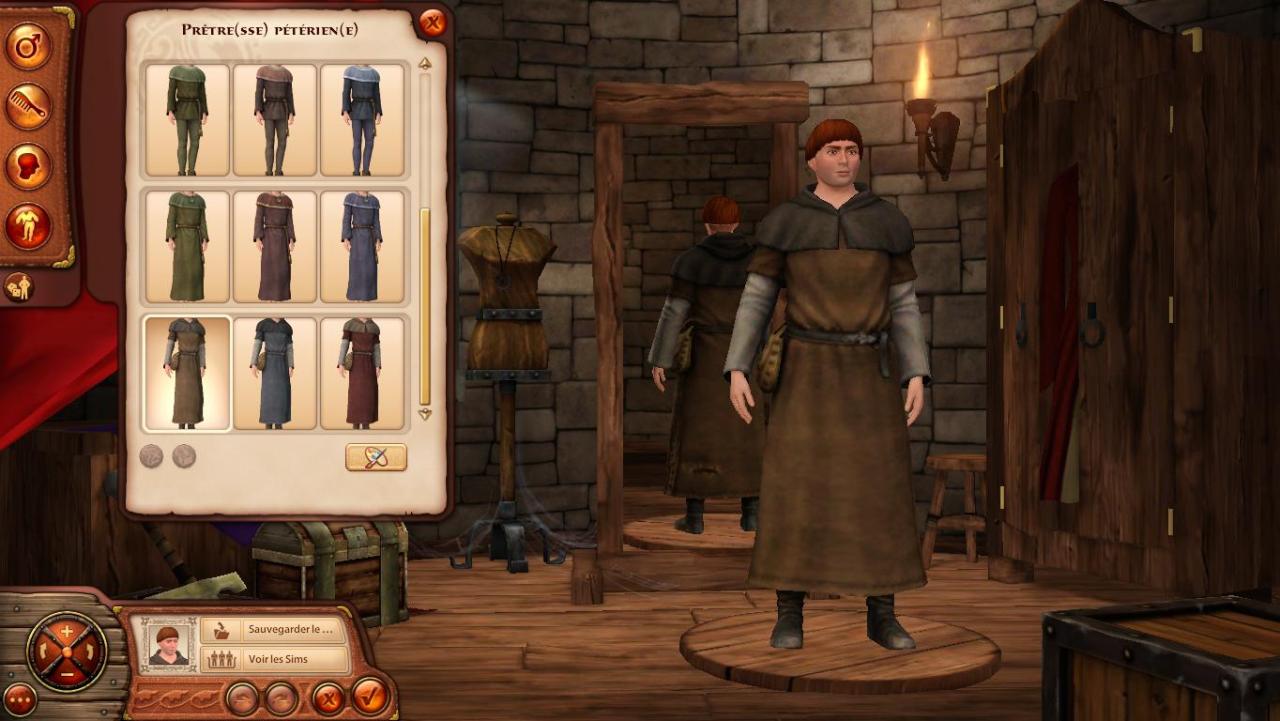Viewport: 1280px width, 721px height.
Task: Close the Prêtre(sse) pétérien(e) outfit panel
Action: point(432,22)
